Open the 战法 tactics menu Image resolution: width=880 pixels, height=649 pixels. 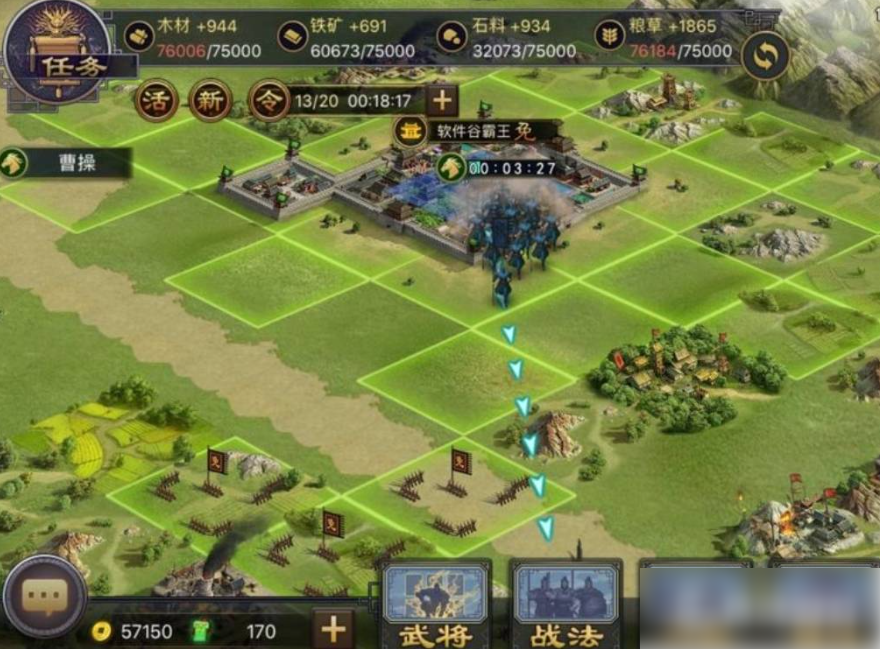coord(565,605)
